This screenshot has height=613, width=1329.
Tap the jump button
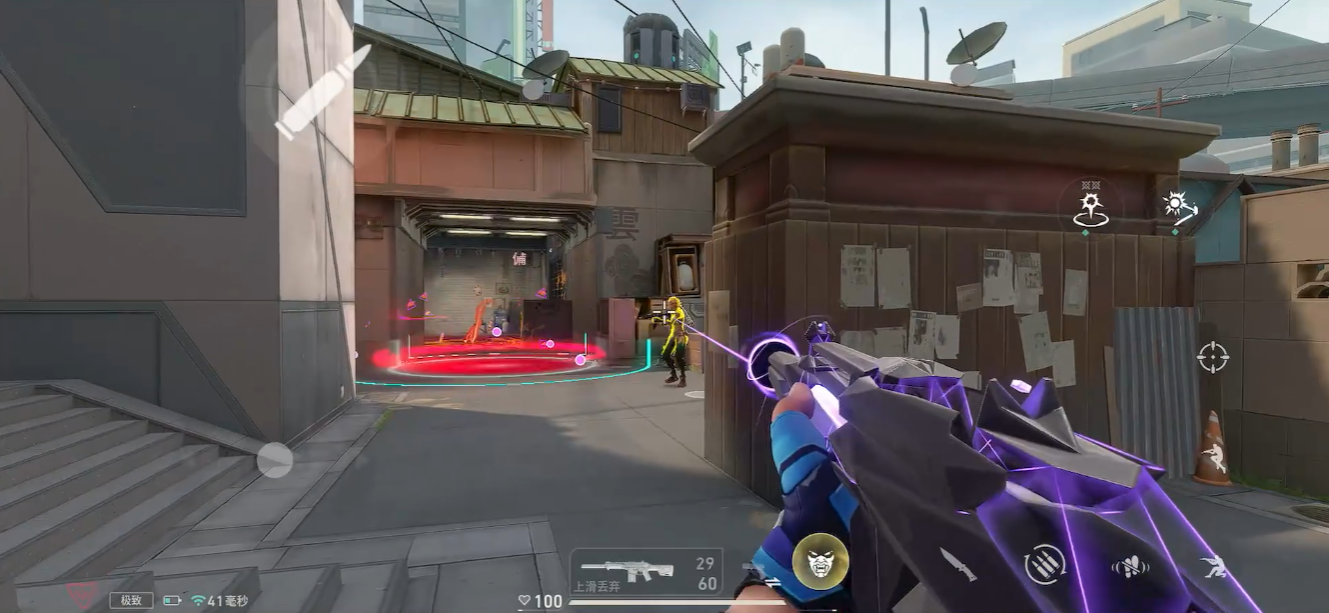click(x=1214, y=460)
